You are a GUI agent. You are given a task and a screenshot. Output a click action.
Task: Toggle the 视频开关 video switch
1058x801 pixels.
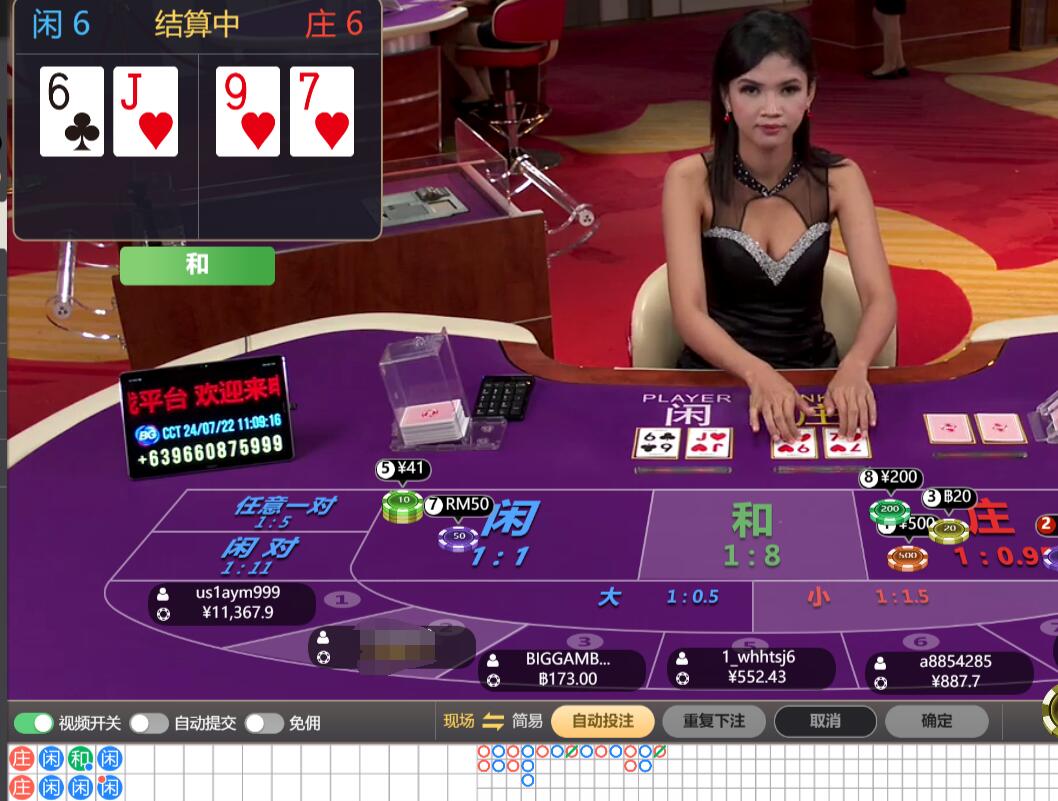pos(33,723)
